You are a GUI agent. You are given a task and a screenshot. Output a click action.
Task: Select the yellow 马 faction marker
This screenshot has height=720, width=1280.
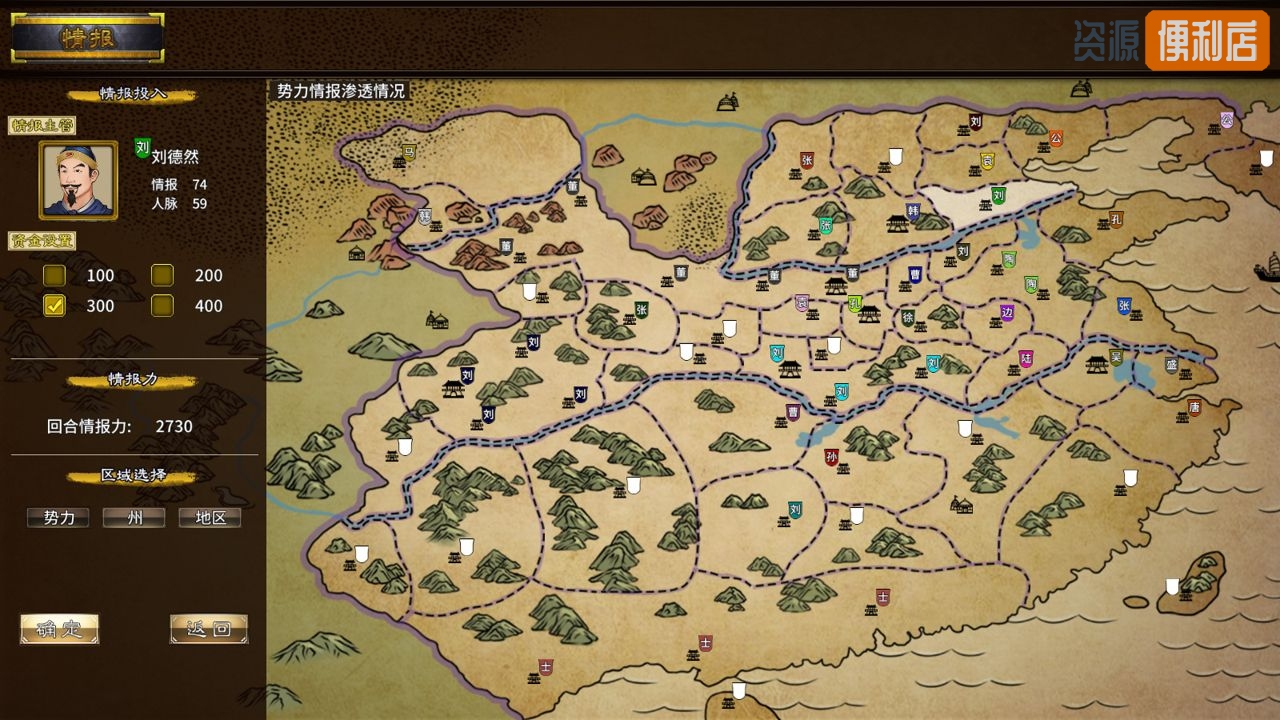[x=408, y=152]
